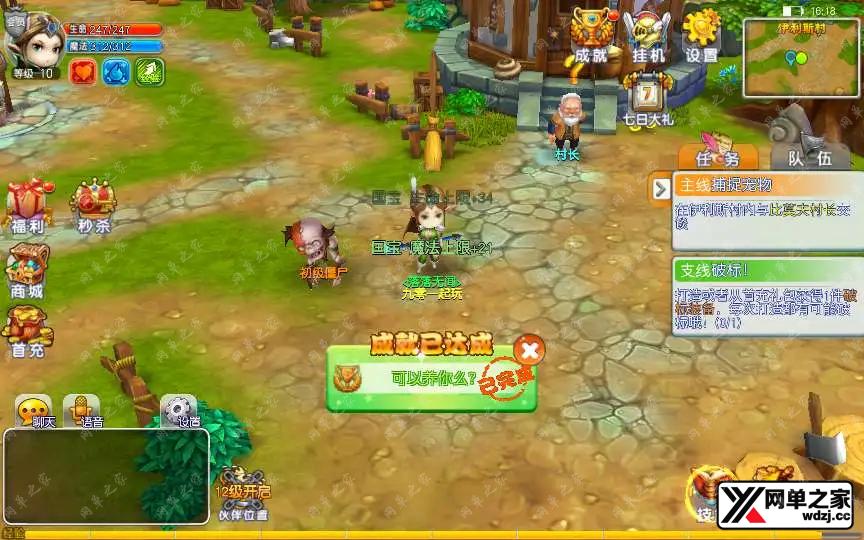This screenshot has height=540, width=864.
Task: Open the 秒杀 flash sale icon
Action: tap(93, 208)
